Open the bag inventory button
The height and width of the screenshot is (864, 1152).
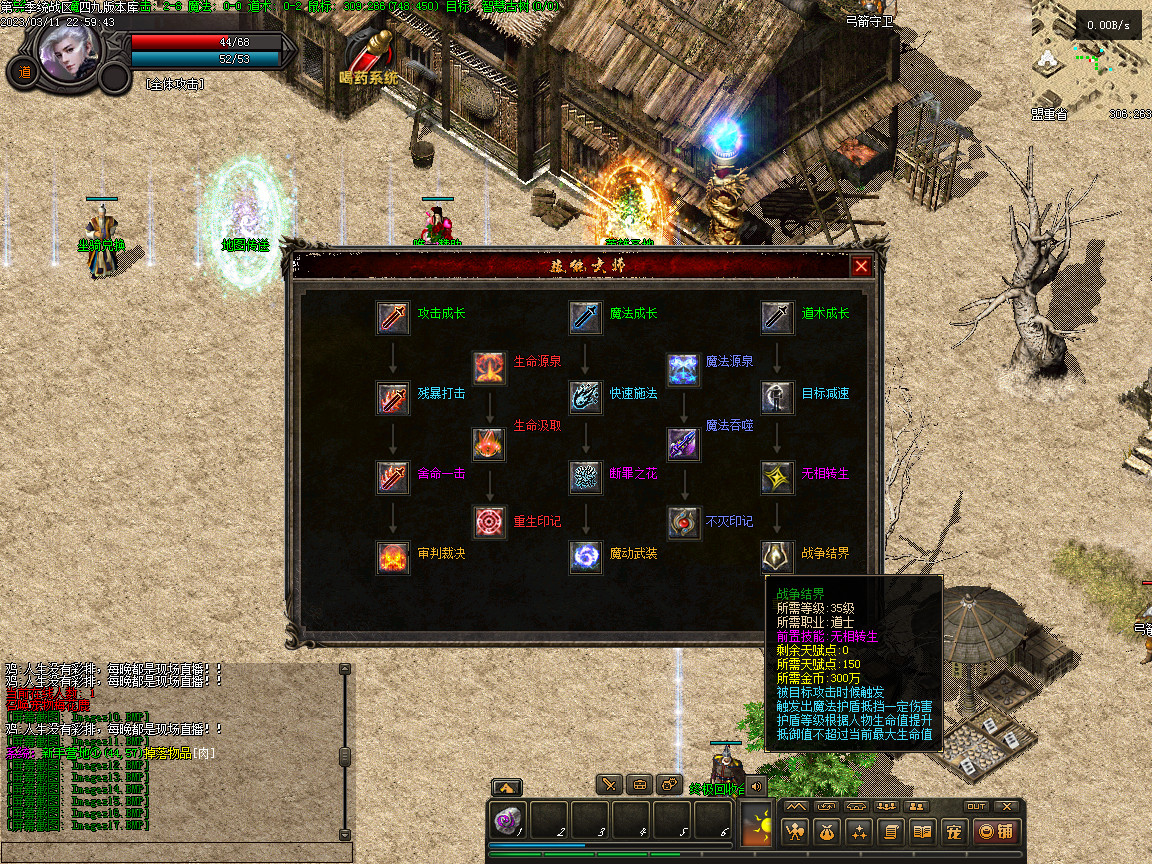tap(827, 831)
